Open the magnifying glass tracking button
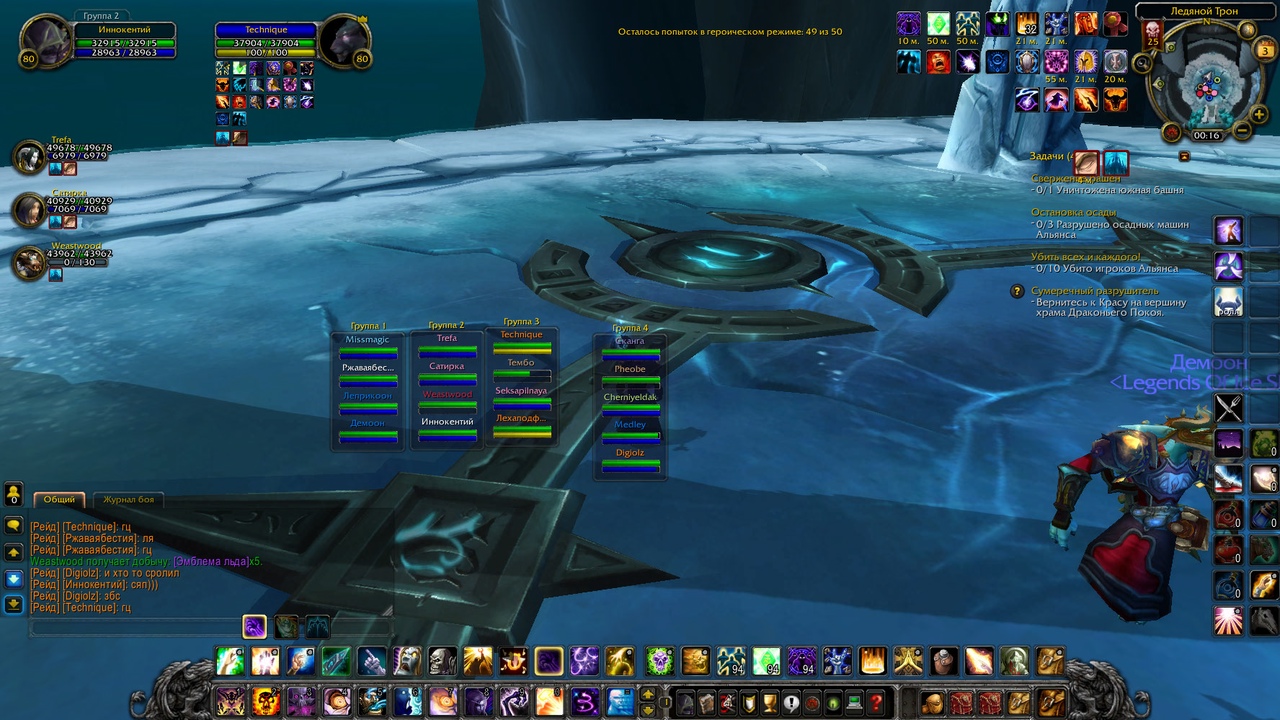The height and width of the screenshot is (720, 1280). click(x=1142, y=62)
